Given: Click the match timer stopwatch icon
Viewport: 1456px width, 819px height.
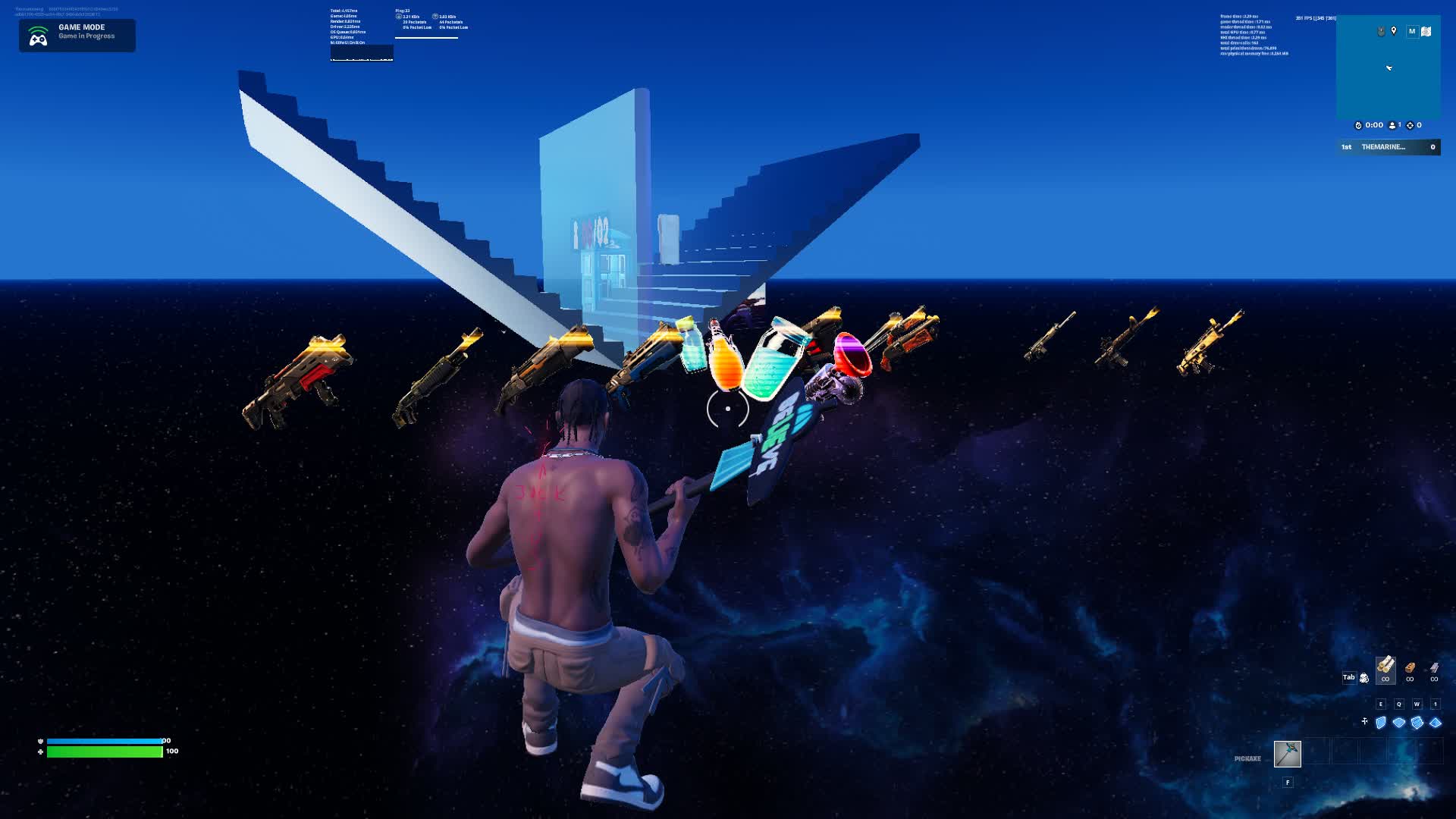Looking at the screenshot, I should (1358, 125).
